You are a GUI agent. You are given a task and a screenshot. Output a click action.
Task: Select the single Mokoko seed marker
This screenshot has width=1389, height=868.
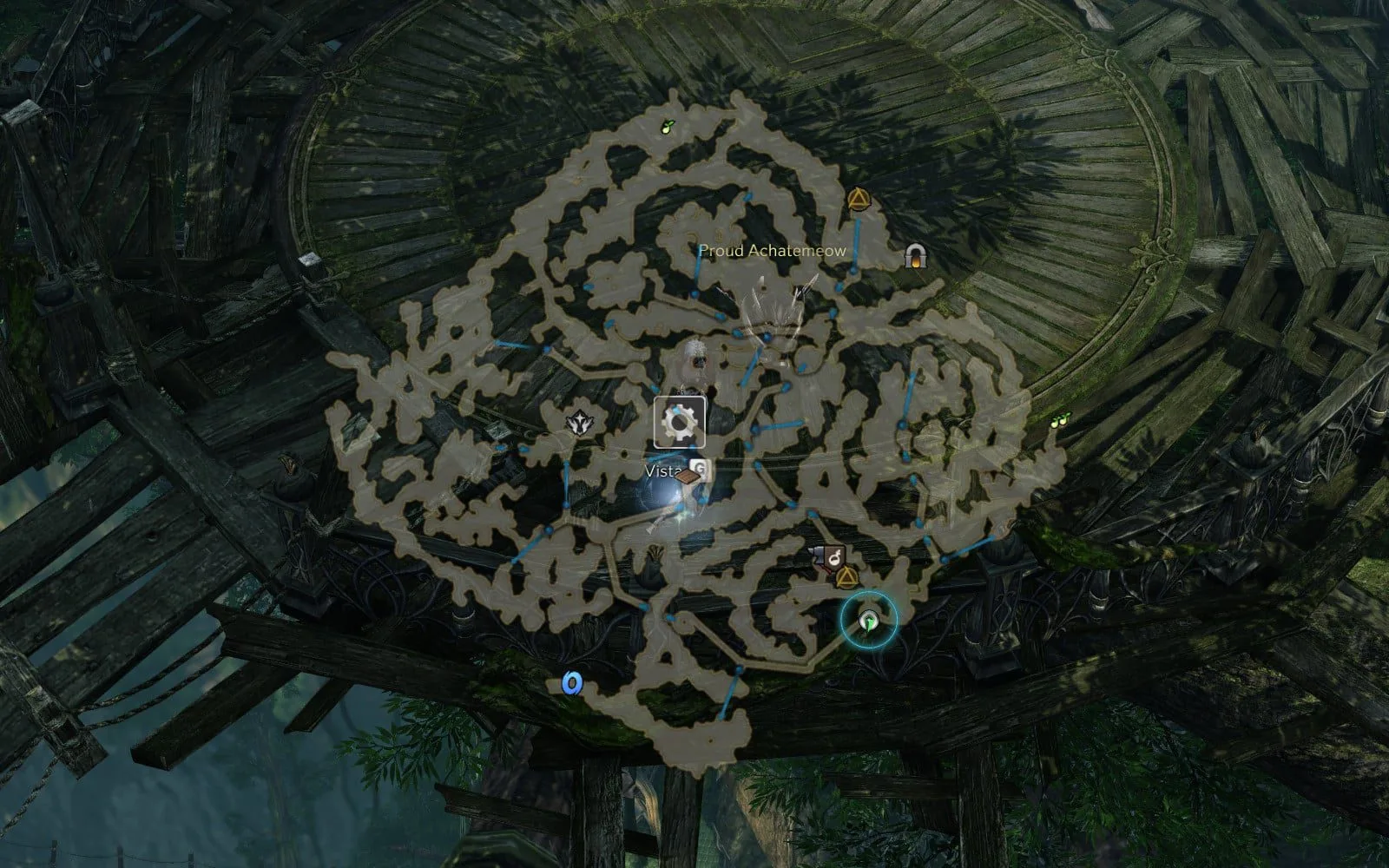pyautogui.click(x=666, y=127)
